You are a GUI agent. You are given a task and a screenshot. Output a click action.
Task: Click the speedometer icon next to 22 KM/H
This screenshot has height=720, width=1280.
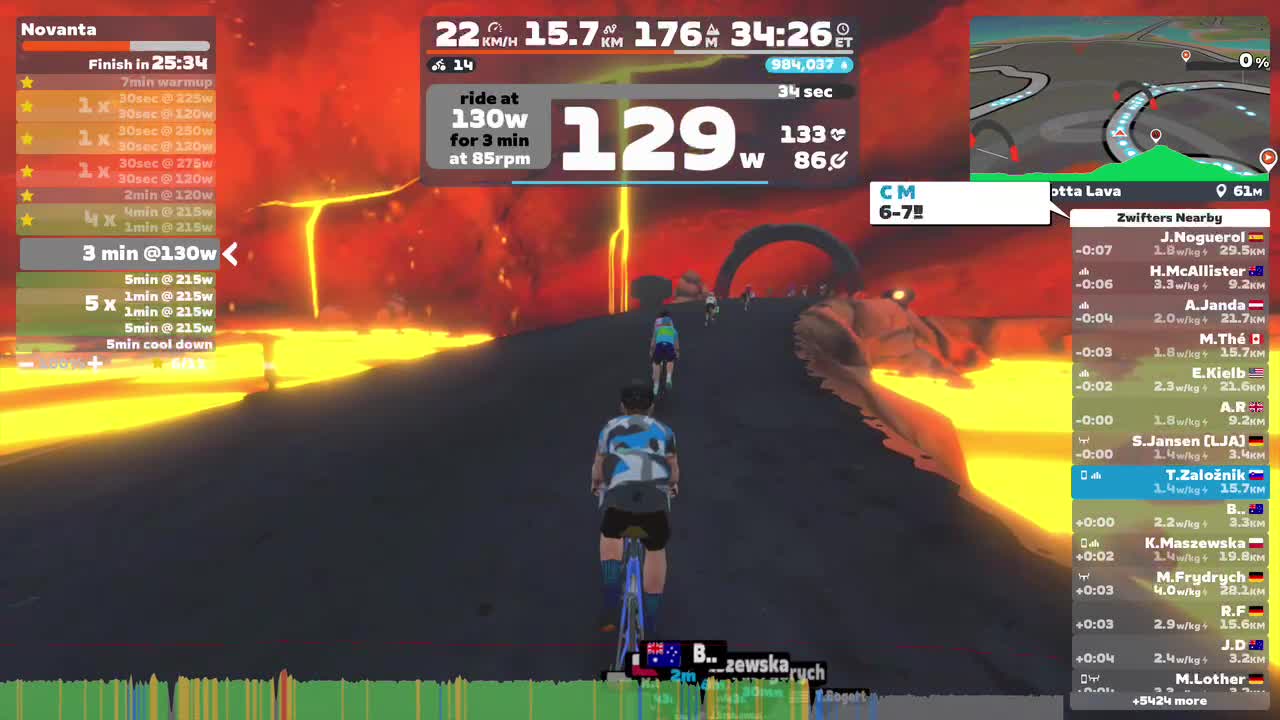point(495,28)
